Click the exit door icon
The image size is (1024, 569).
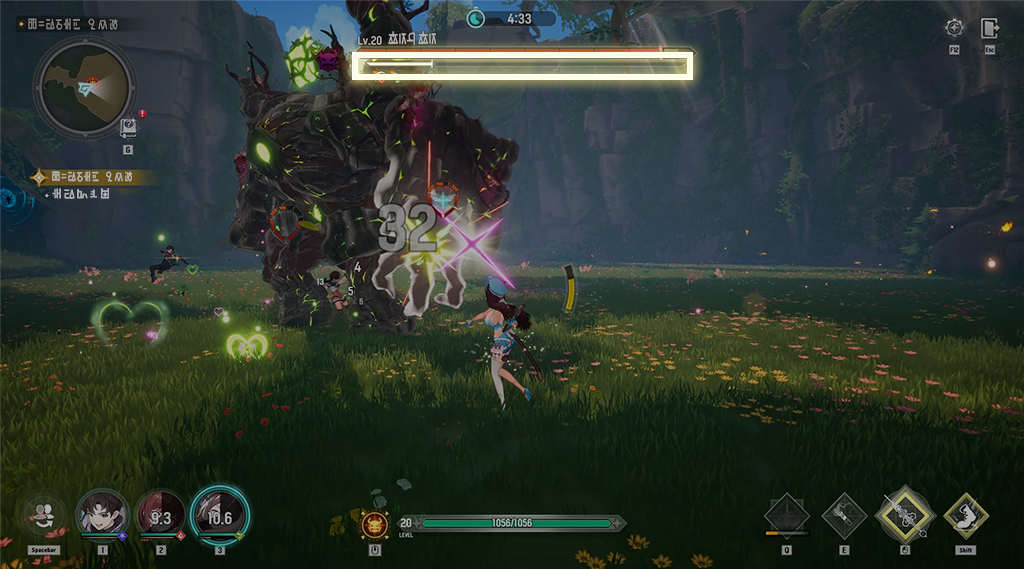(989, 28)
